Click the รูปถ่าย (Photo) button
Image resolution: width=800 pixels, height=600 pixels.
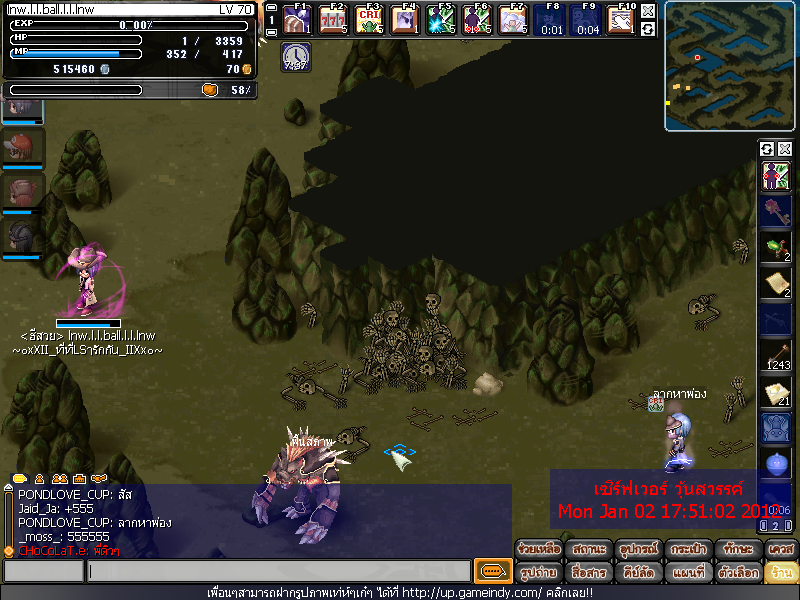point(539,573)
